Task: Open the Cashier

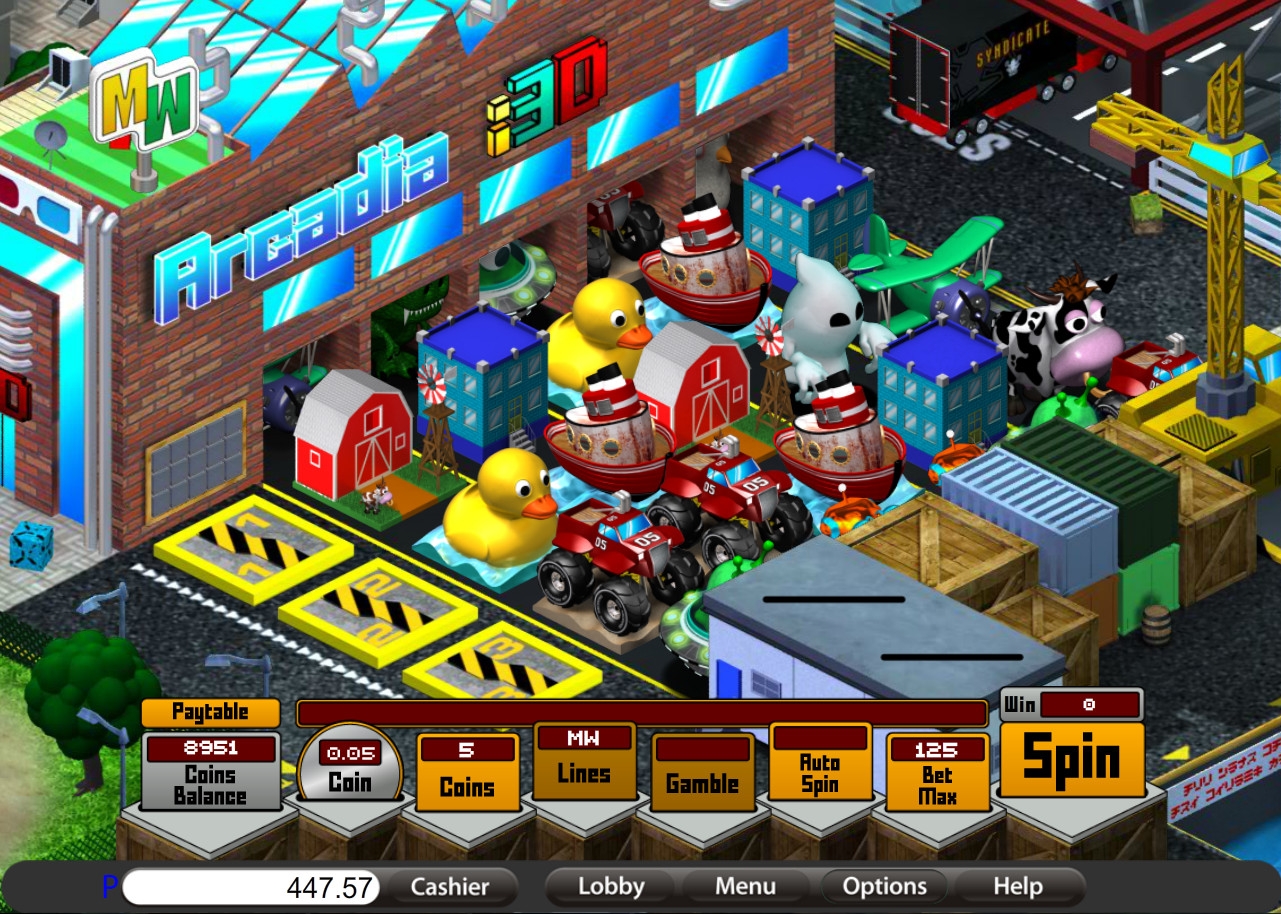Action: click(450, 887)
